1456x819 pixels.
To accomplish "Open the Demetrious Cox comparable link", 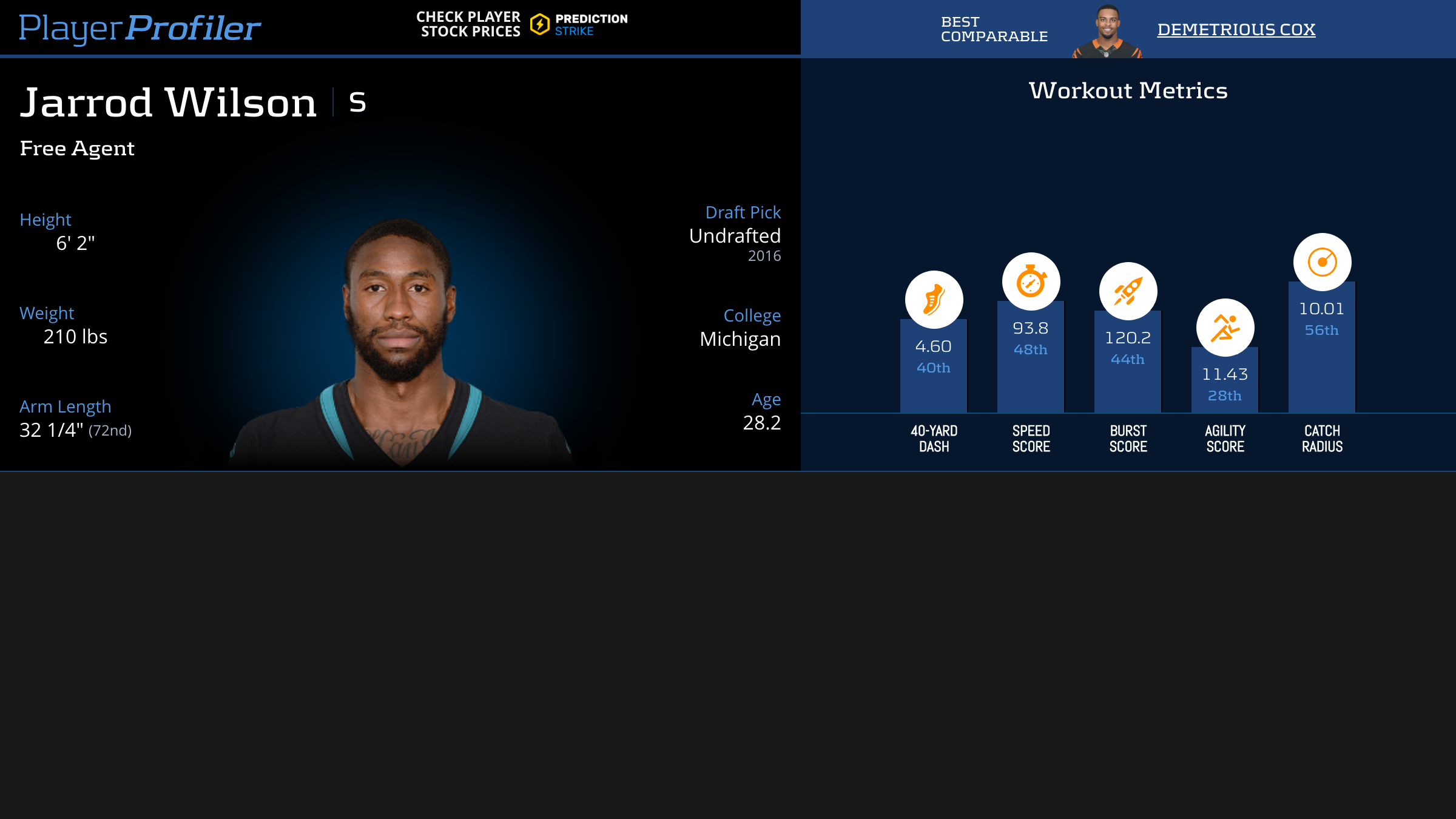I will 1236,29.
